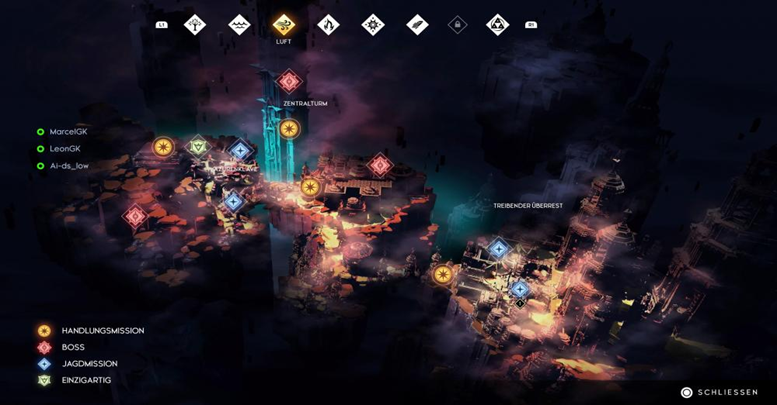
Task: Select the hunt mission marker right of the green marker
Action: pos(240,151)
